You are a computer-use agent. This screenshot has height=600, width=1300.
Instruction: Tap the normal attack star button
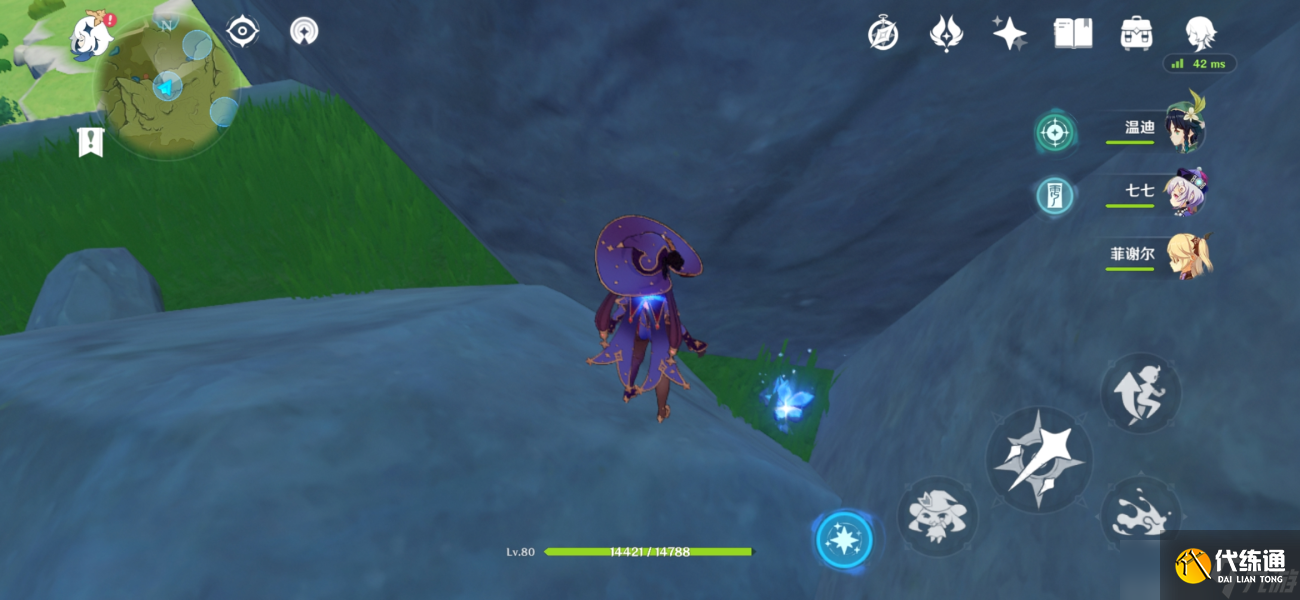1039,460
